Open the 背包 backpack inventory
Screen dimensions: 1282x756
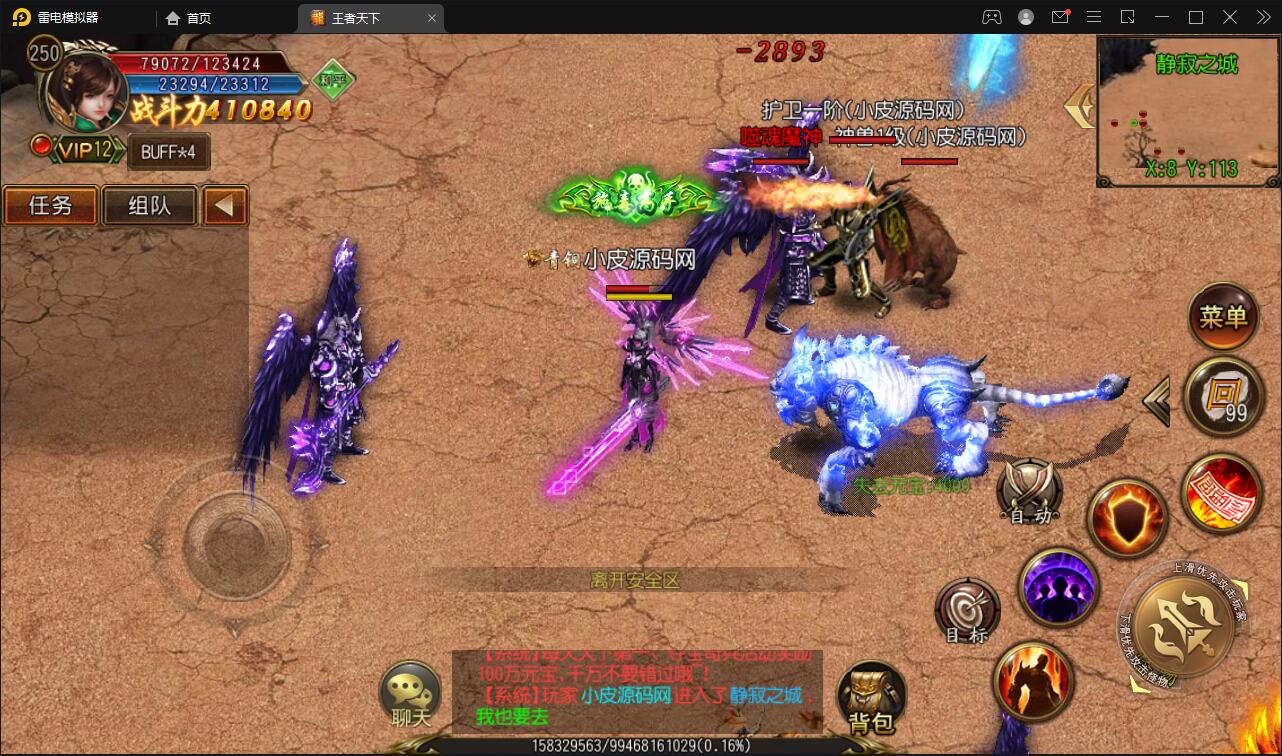tap(871, 697)
